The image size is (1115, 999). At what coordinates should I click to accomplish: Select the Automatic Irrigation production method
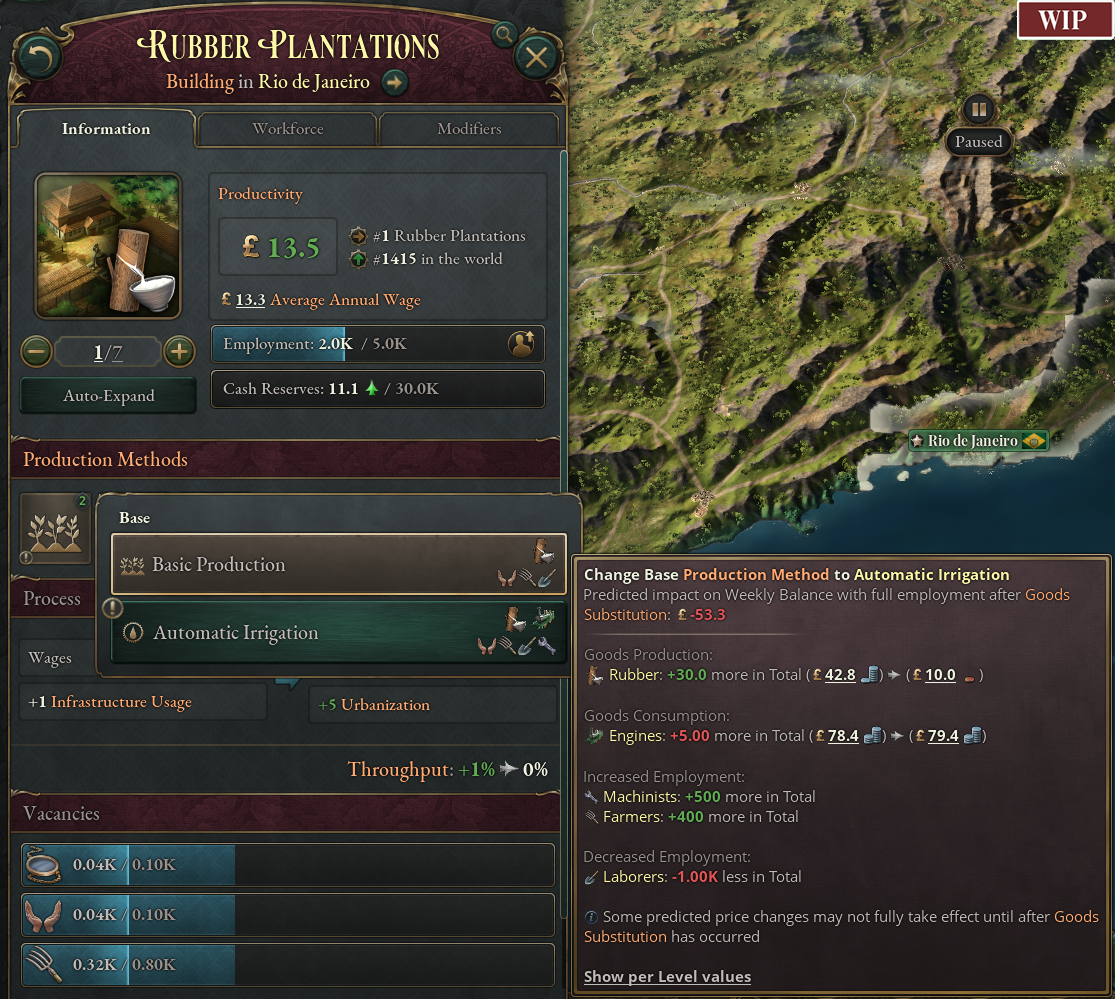point(338,633)
